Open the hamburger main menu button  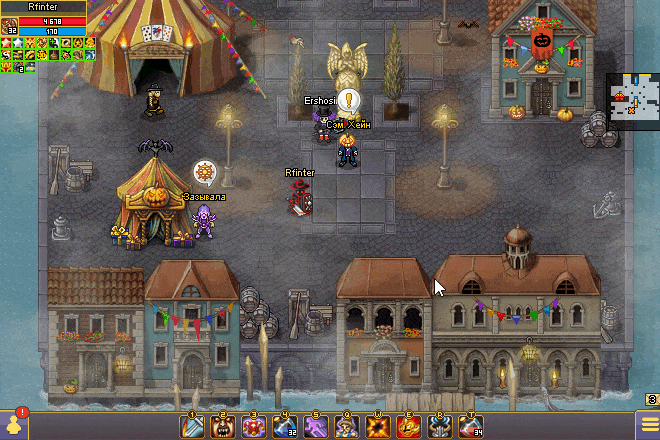[x=648, y=425]
